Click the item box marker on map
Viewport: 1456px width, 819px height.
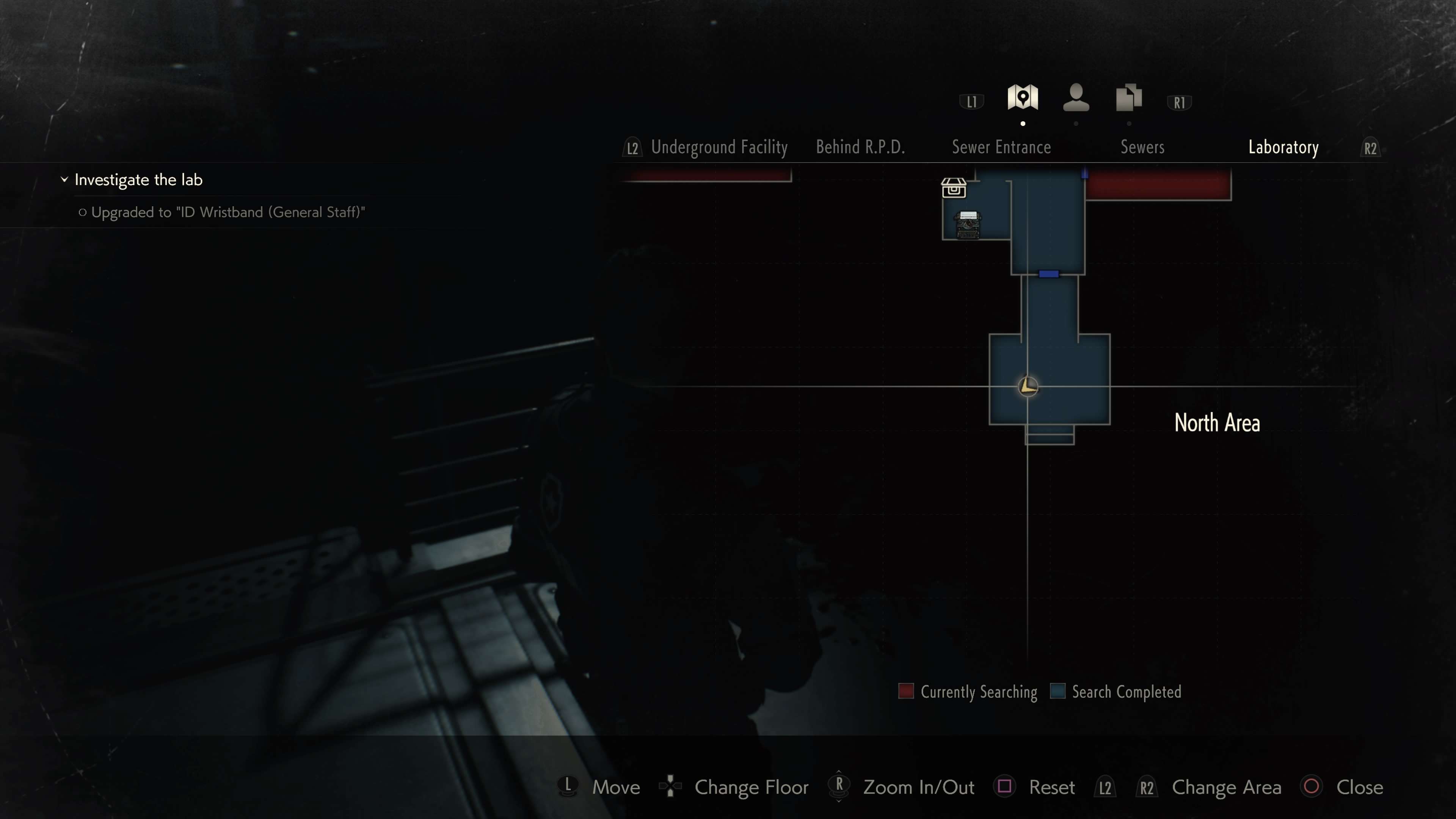[954, 188]
